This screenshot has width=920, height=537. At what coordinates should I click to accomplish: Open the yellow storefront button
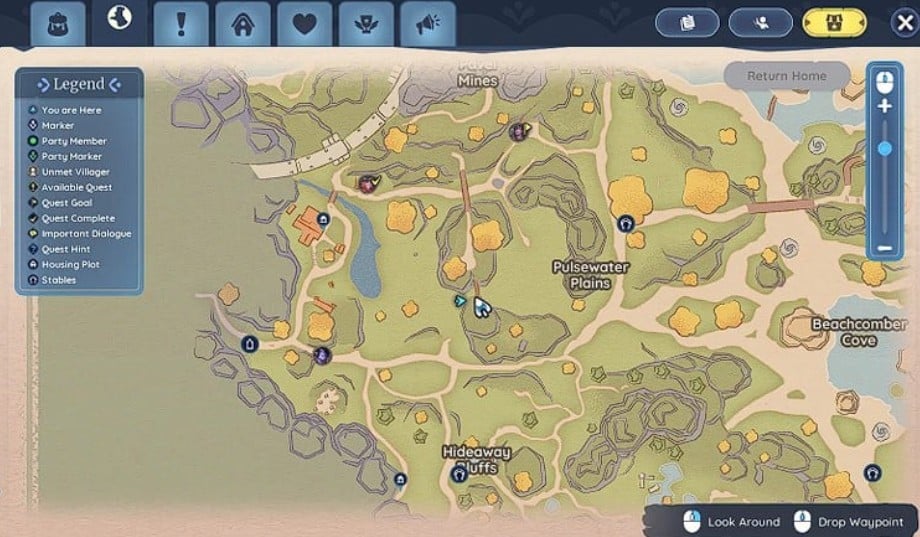pyautogui.click(x=835, y=22)
